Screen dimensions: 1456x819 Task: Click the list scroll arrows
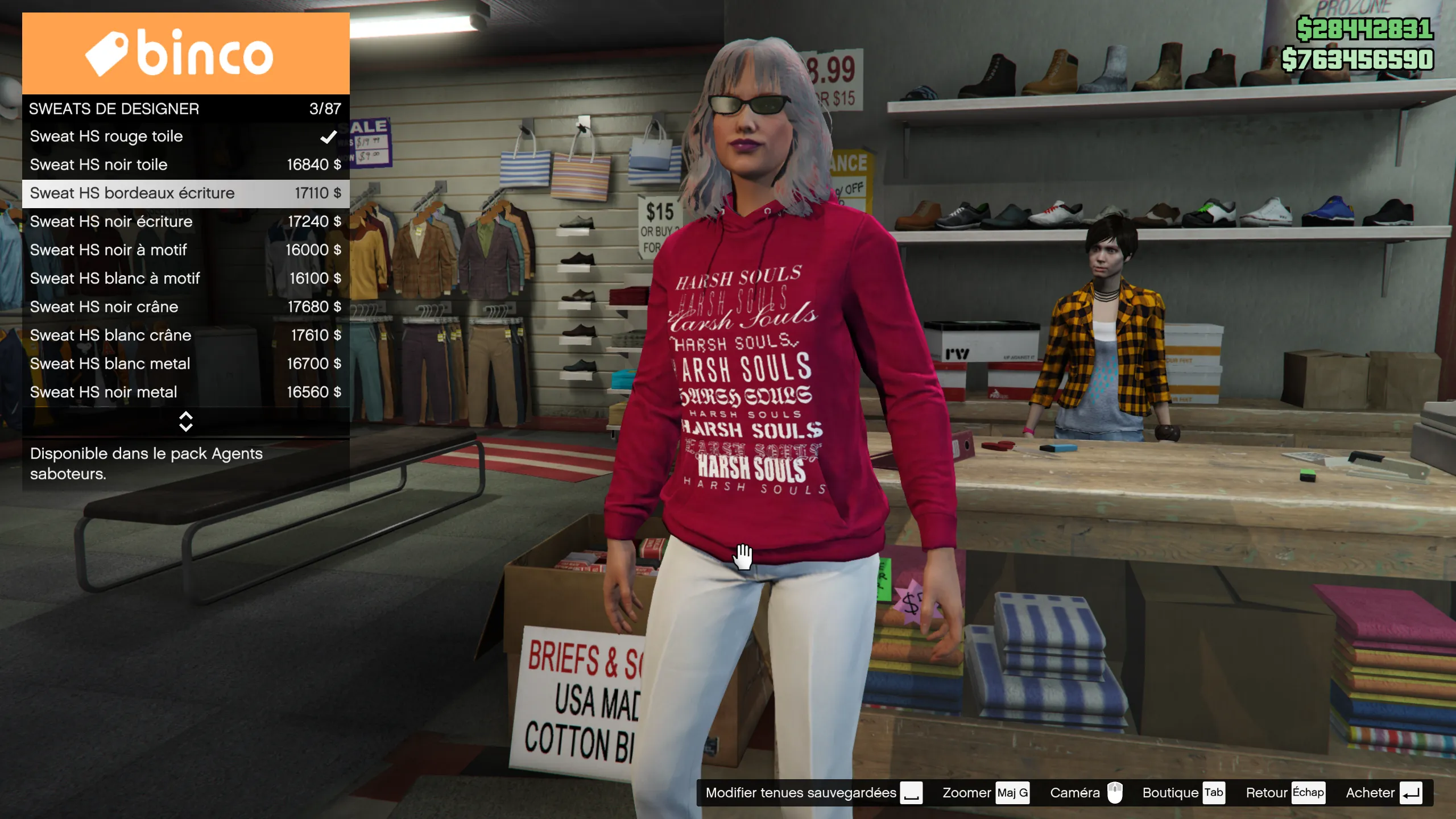(x=185, y=421)
